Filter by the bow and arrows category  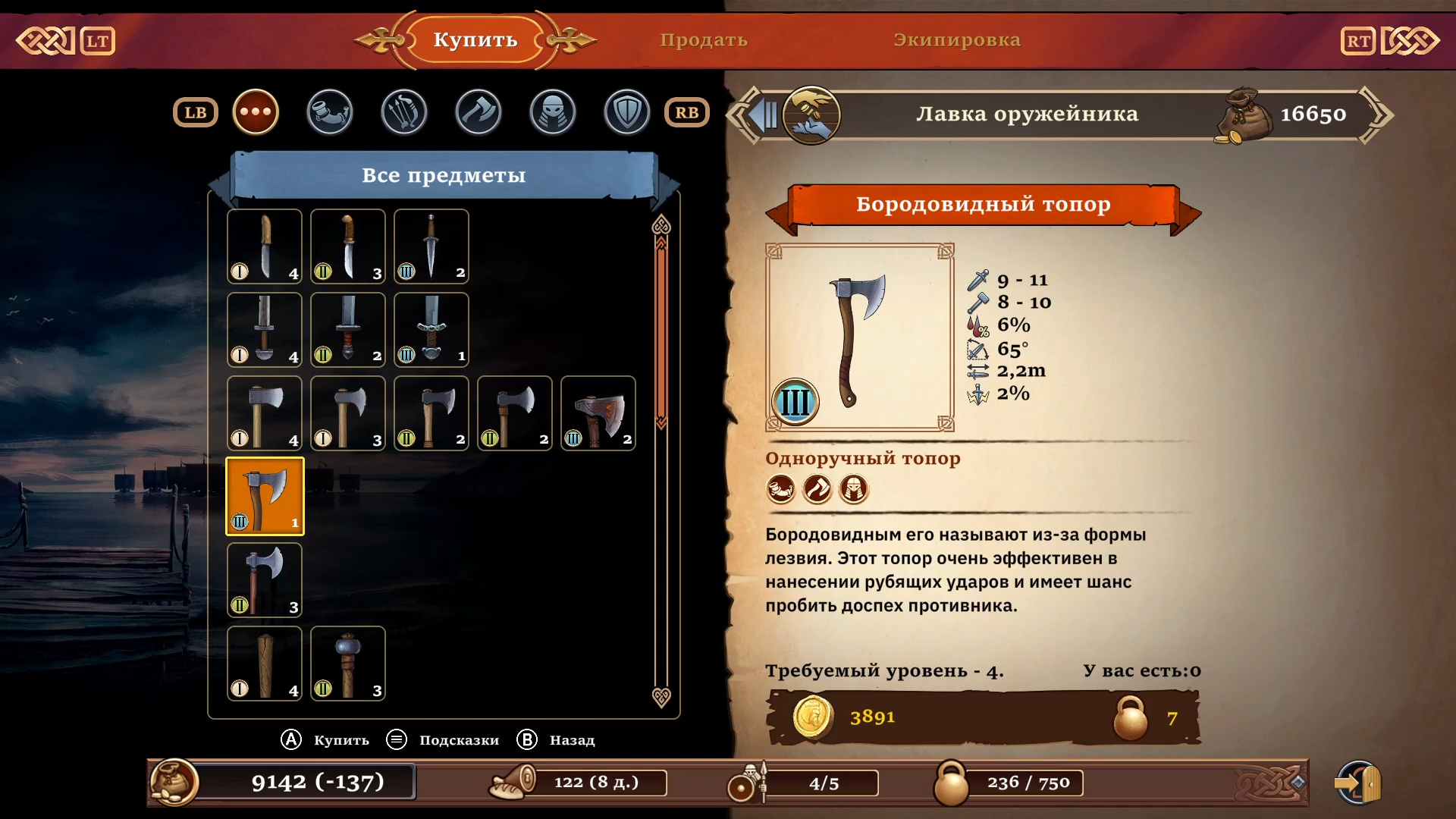coord(404,112)
